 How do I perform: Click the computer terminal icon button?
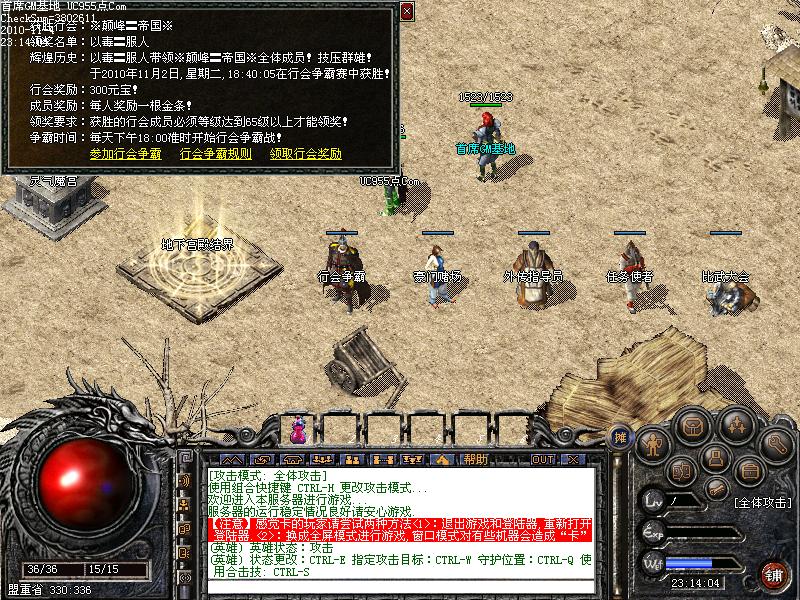713,459
